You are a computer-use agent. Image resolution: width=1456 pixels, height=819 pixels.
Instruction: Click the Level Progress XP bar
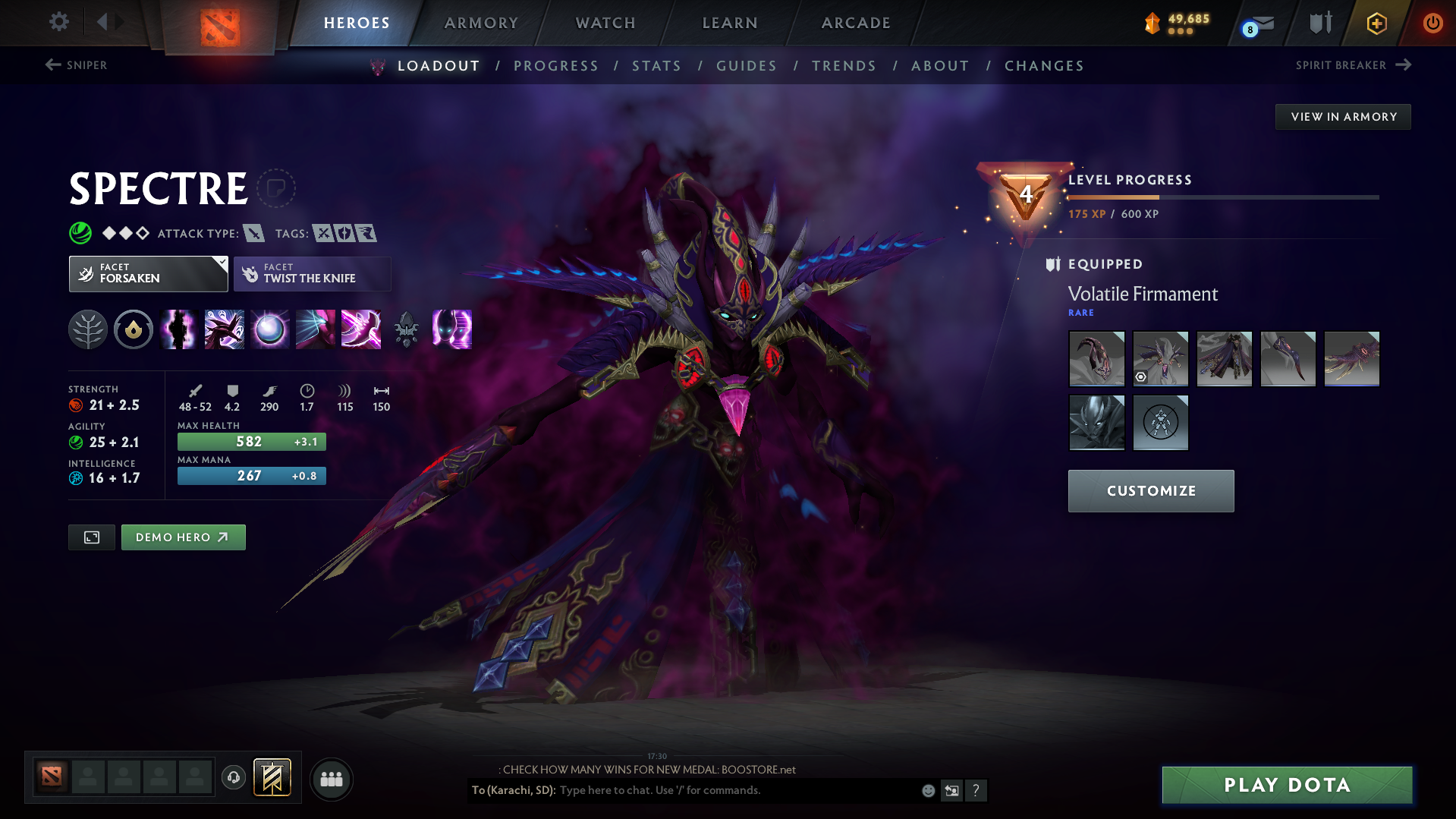[x=1222, y=198]
